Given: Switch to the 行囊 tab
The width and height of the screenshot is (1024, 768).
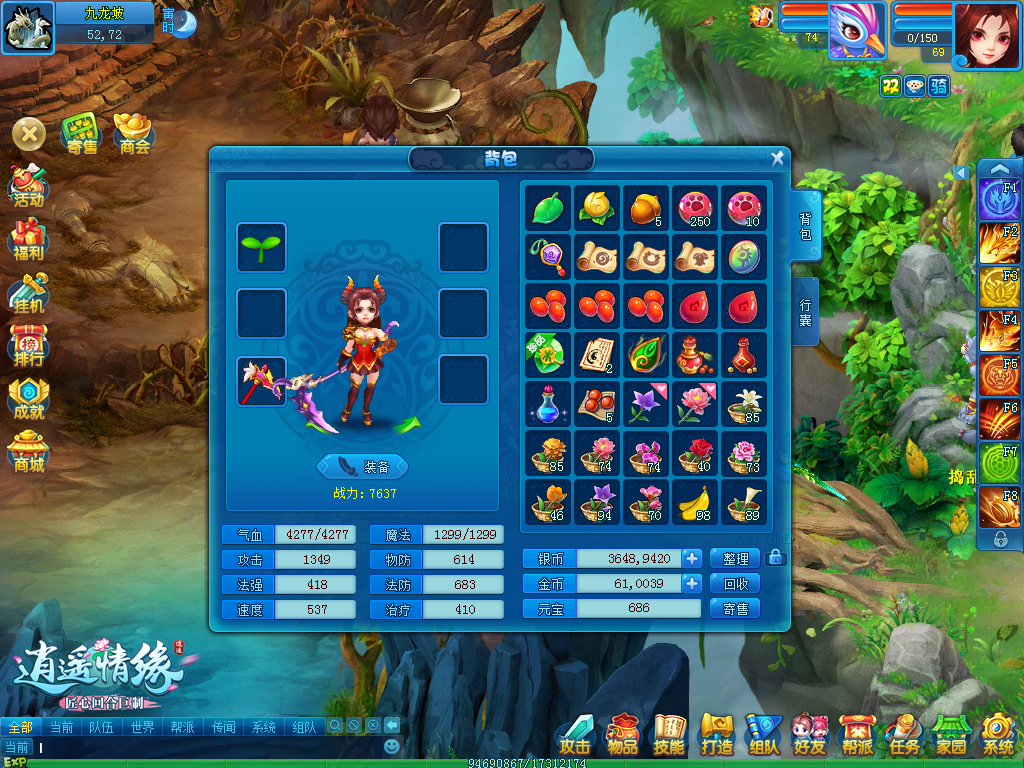Looking at the screenshot, I should coord(806,312).
